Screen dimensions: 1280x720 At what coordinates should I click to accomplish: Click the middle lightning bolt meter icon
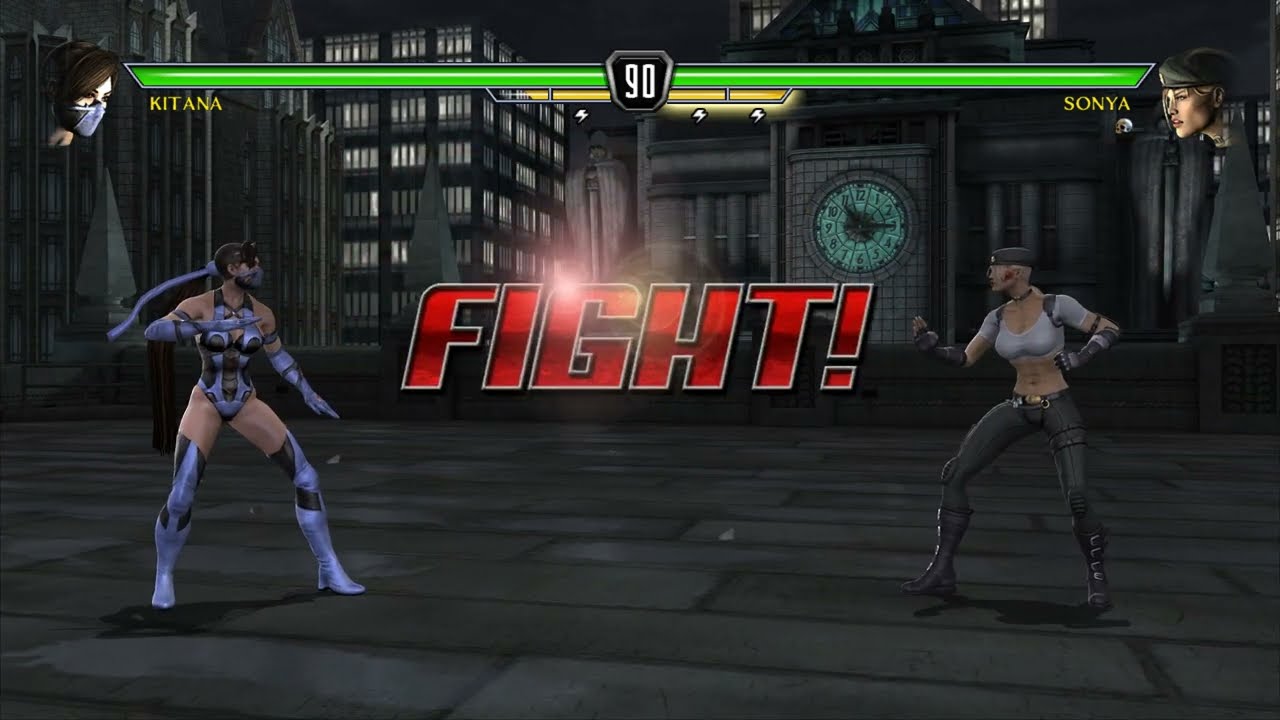point(700,115)
